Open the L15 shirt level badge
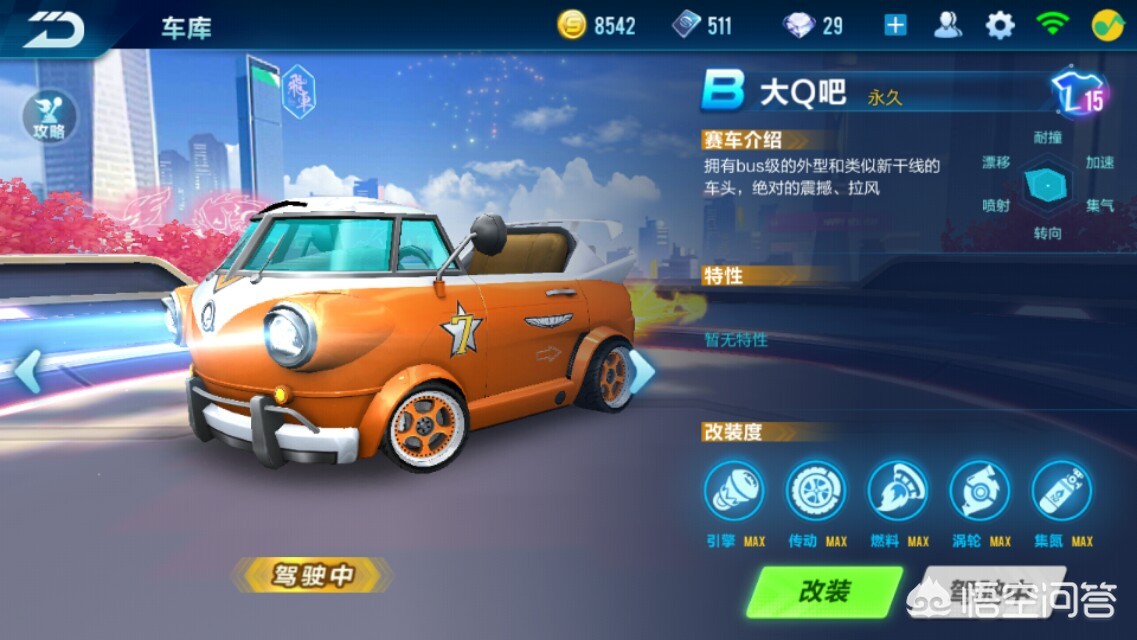1137x640 pixels. click(x=1081, y=94)
